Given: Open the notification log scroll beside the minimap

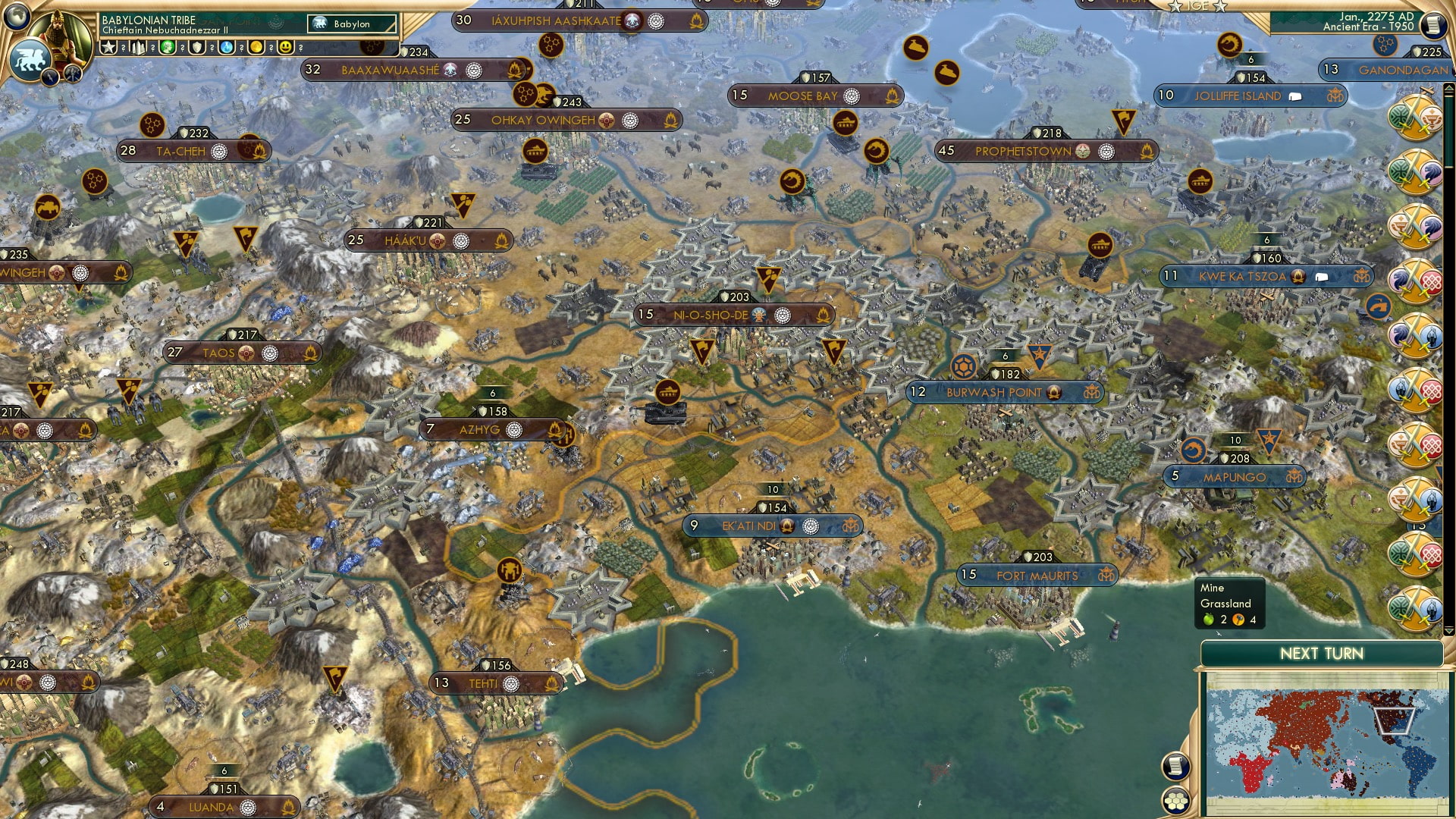Looking at the screenshot, I should click(1178, 764).
